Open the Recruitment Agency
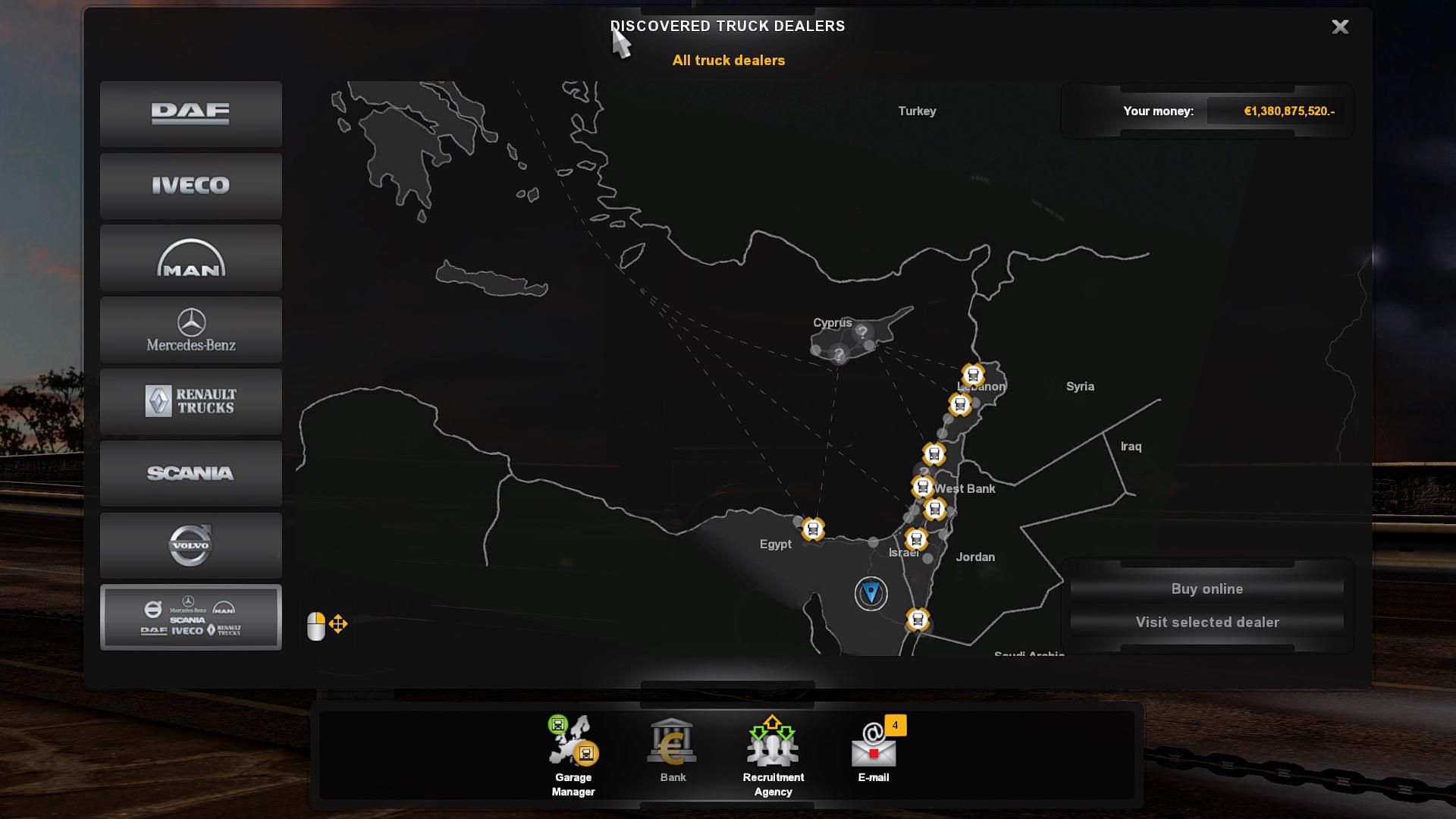The width and height of the screenshot is (1456, 819). [x=773, y=747]
